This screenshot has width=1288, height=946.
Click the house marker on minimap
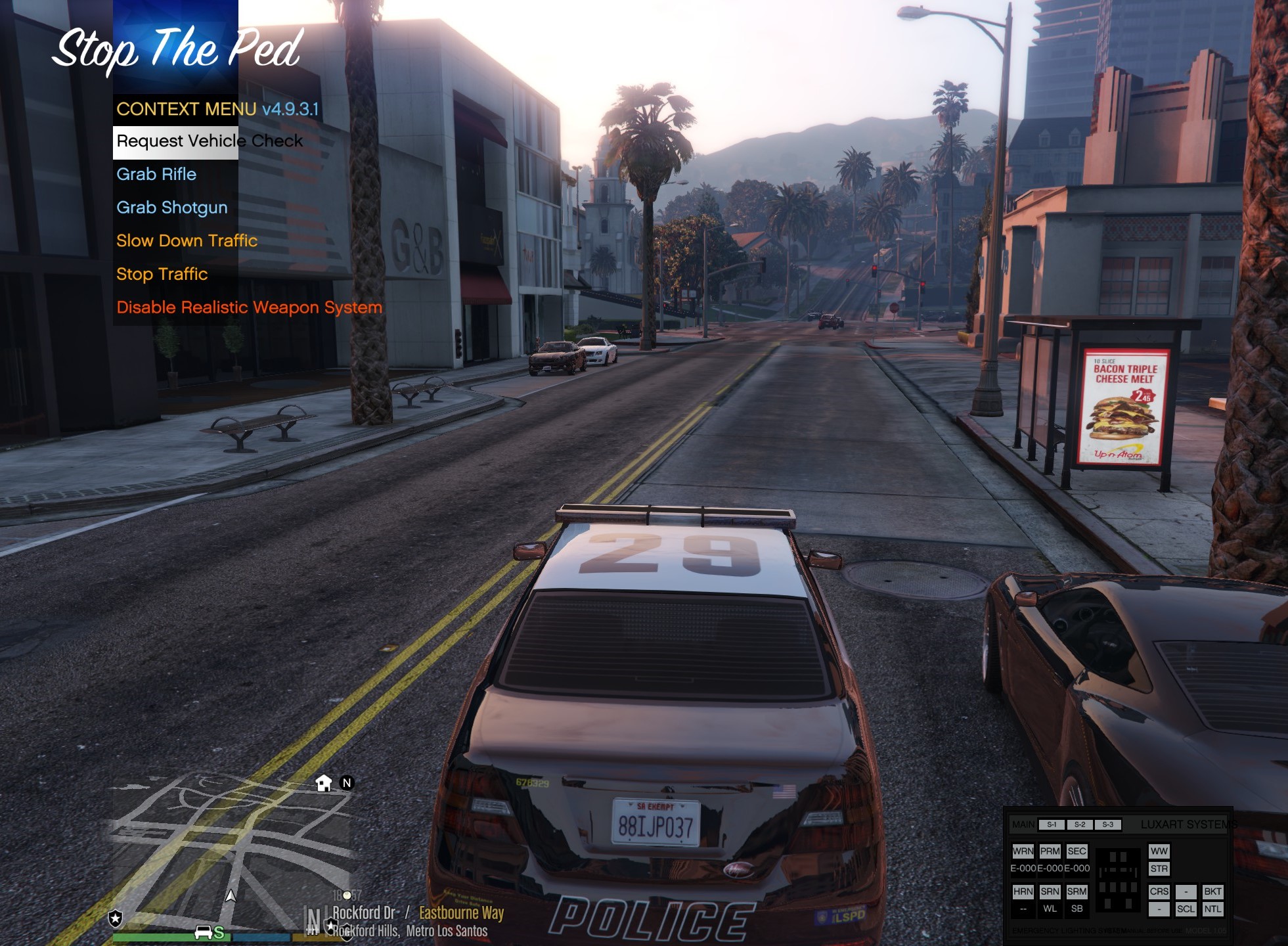[x=324, y=783]
